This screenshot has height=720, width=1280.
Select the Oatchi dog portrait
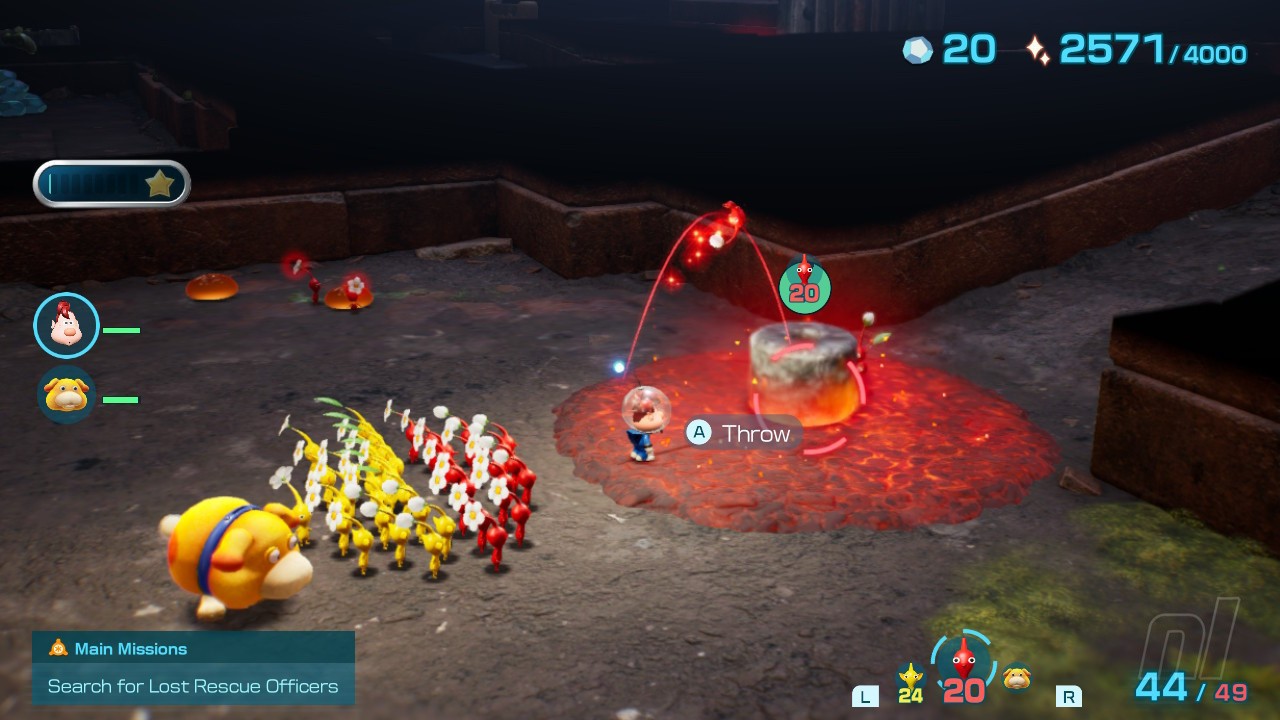click(66, 395)
